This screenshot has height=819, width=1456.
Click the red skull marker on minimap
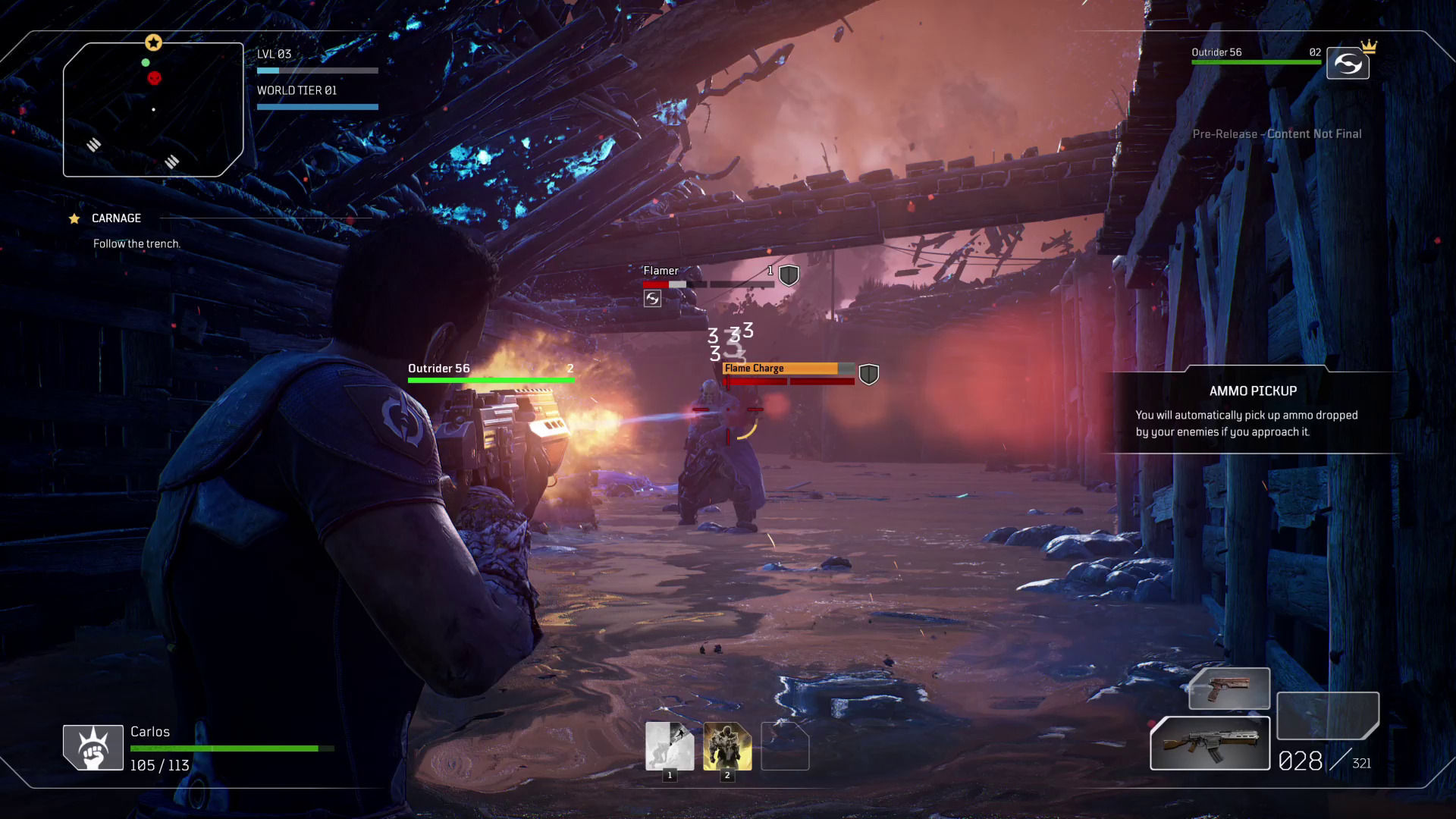[x=154, y=78]
